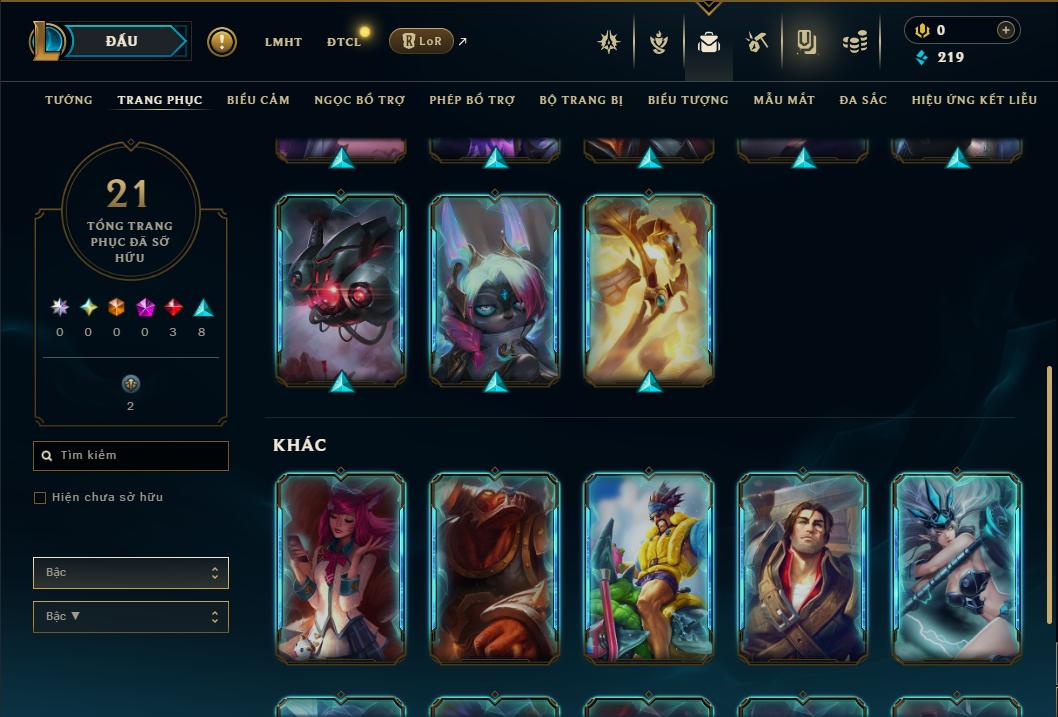Viewport: 1058px width, 717px height.
Task: Add currency with the plus button
Action: tap(1005, 30)
